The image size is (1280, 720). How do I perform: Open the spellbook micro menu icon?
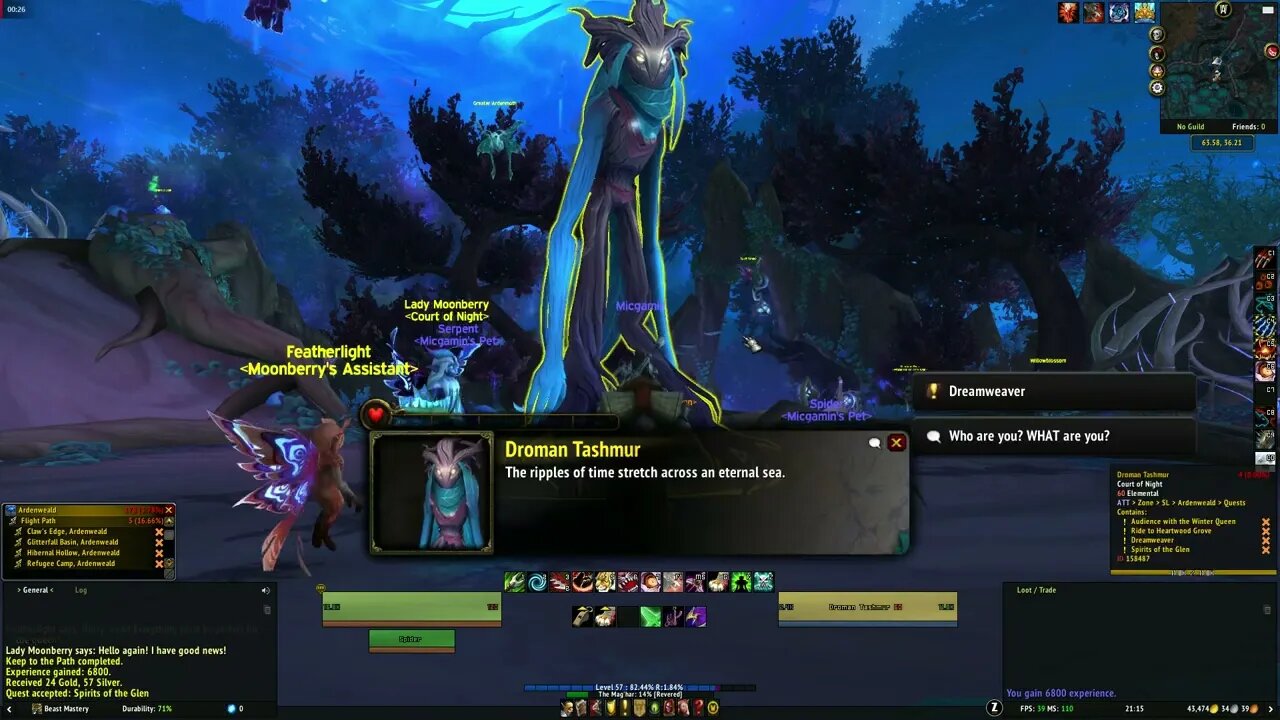coord(582,708)
